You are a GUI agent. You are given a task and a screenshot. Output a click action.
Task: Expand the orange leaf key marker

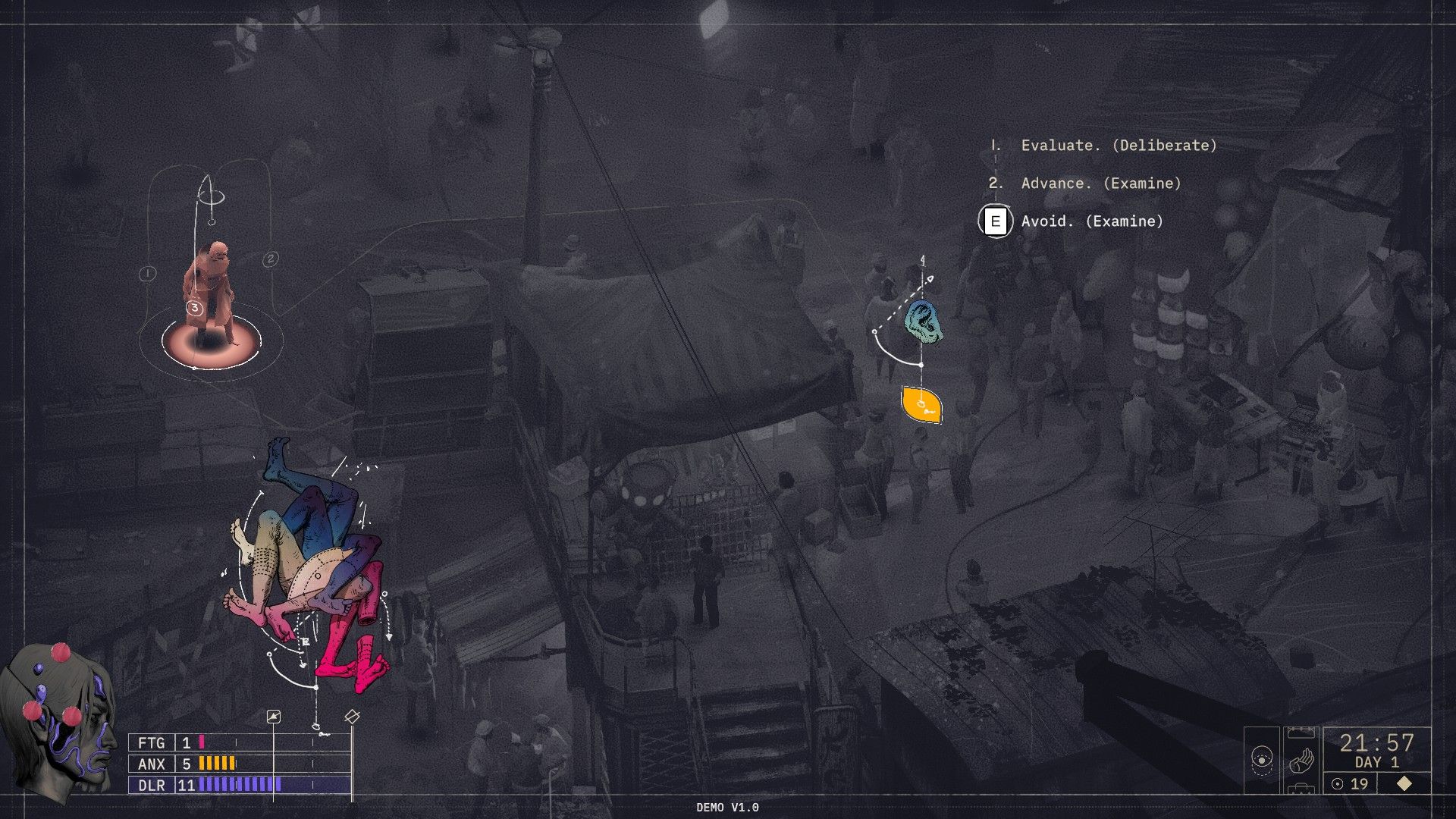point(920,405)
